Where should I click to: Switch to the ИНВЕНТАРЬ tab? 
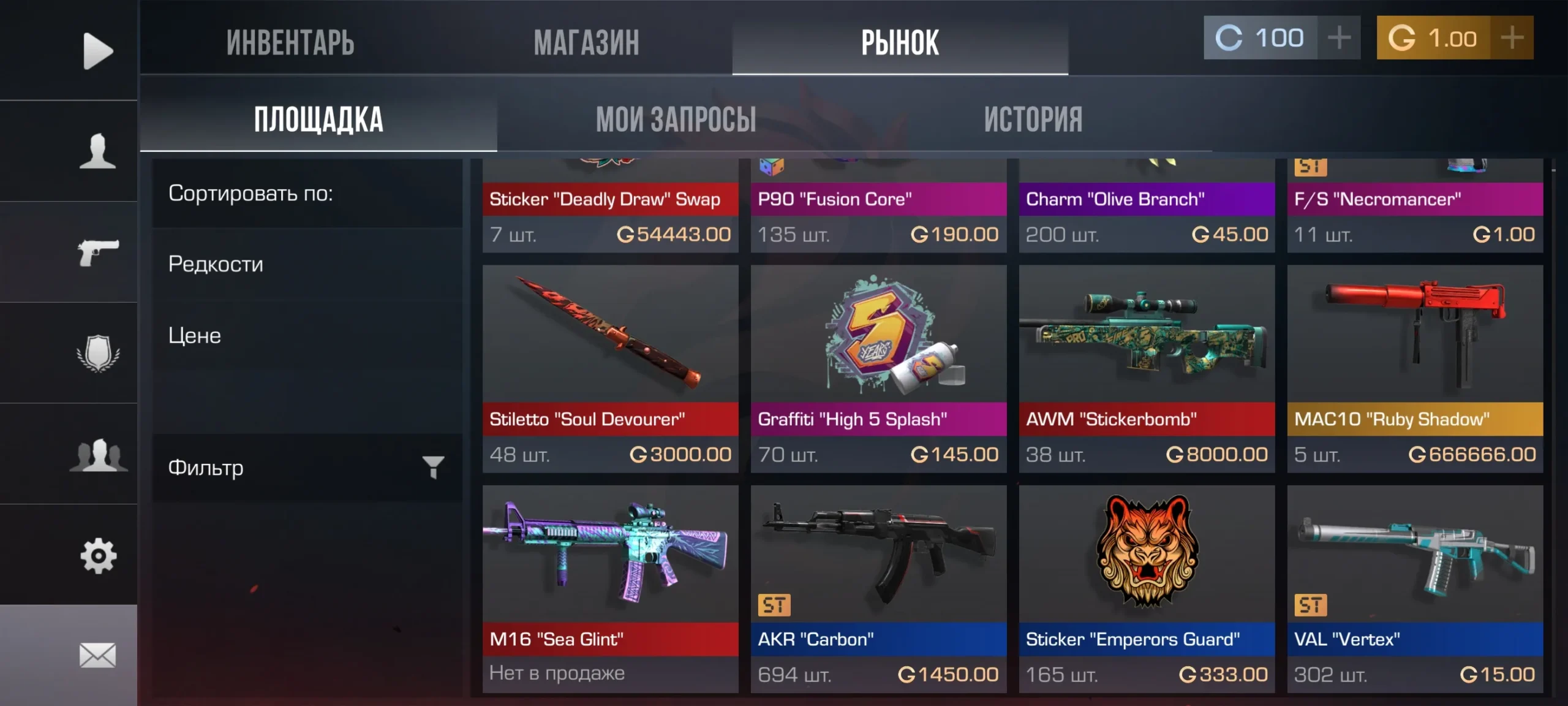(x=291, y=43)
